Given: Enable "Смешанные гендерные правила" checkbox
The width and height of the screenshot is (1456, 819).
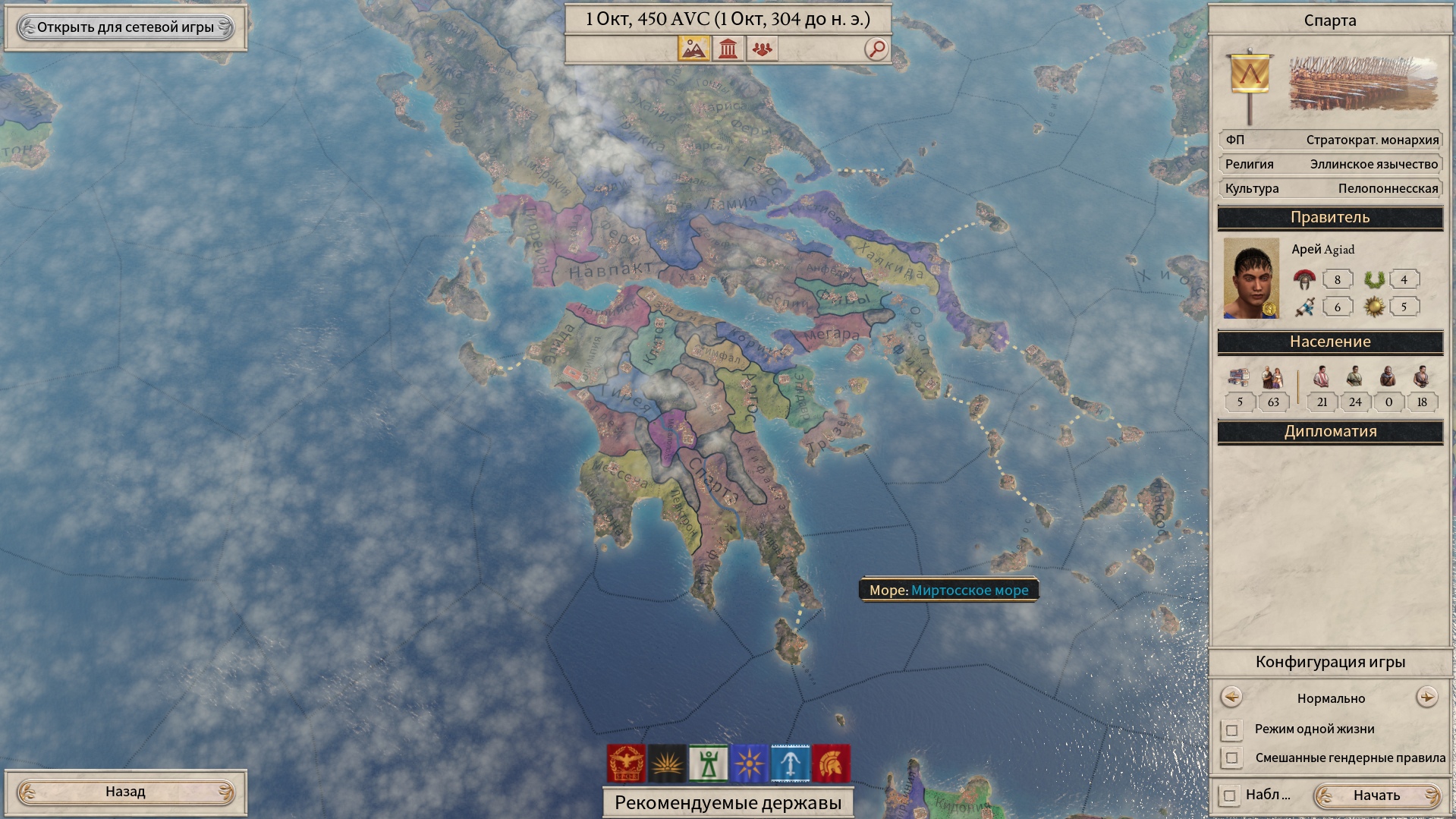Looking at the screenshot, I should coord(1231,758).
